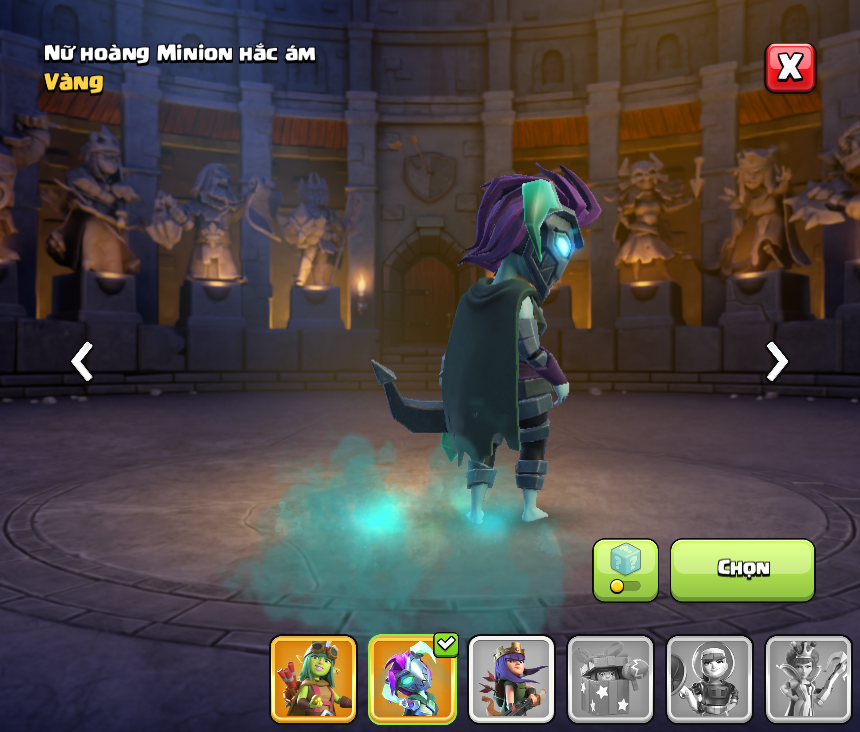Show the previous hero skin
The height and width of the screenshot is (732, 860).
(82, 361)
